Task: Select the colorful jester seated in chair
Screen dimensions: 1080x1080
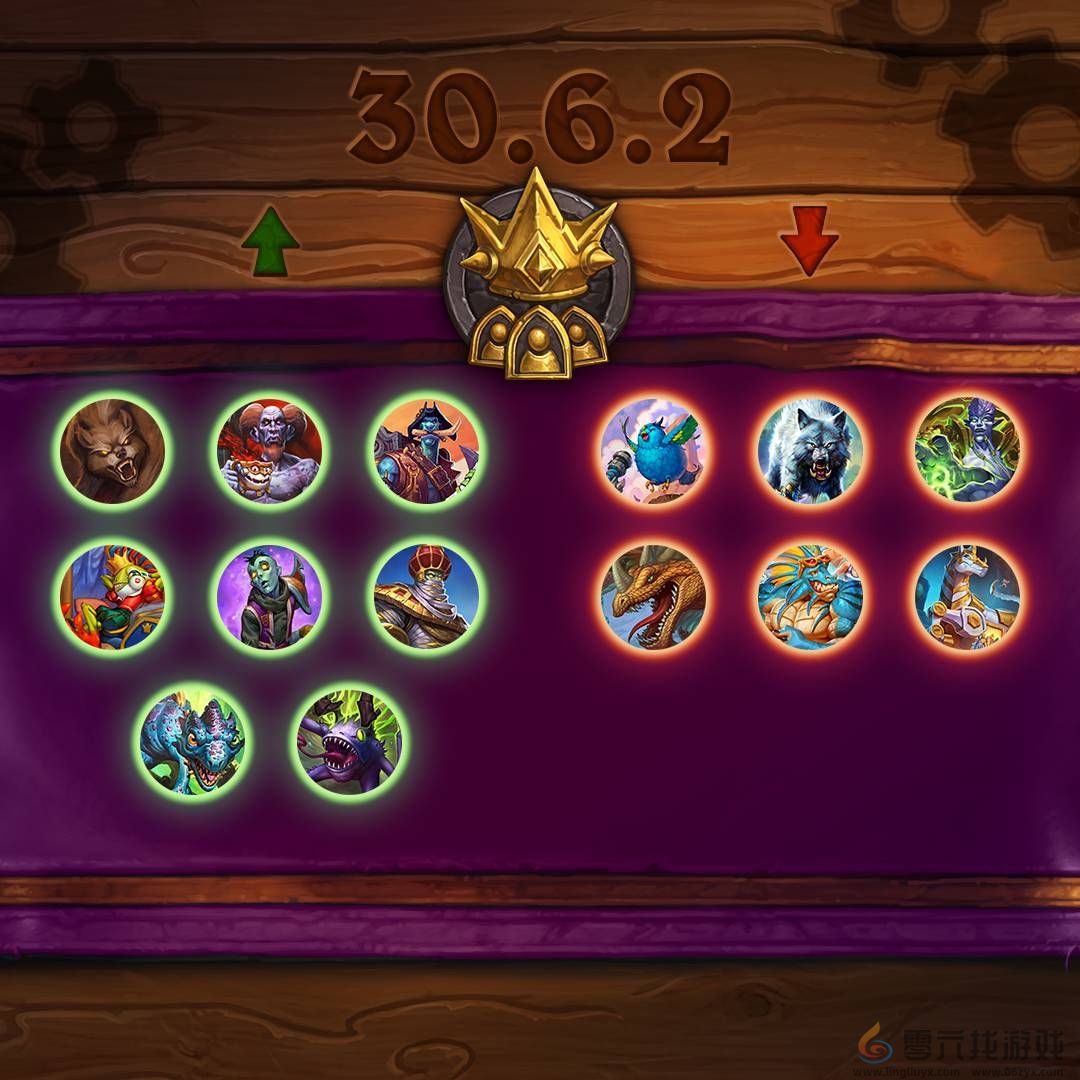Action: pos(112,597)
